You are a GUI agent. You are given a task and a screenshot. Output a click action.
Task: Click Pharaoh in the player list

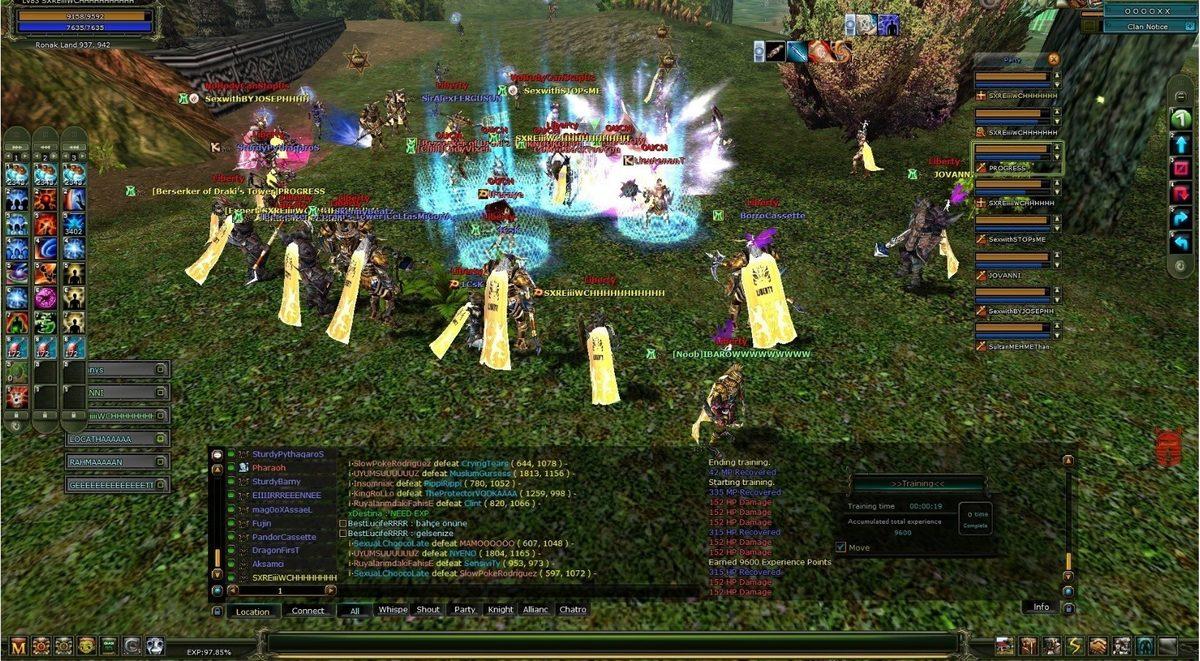269,468
